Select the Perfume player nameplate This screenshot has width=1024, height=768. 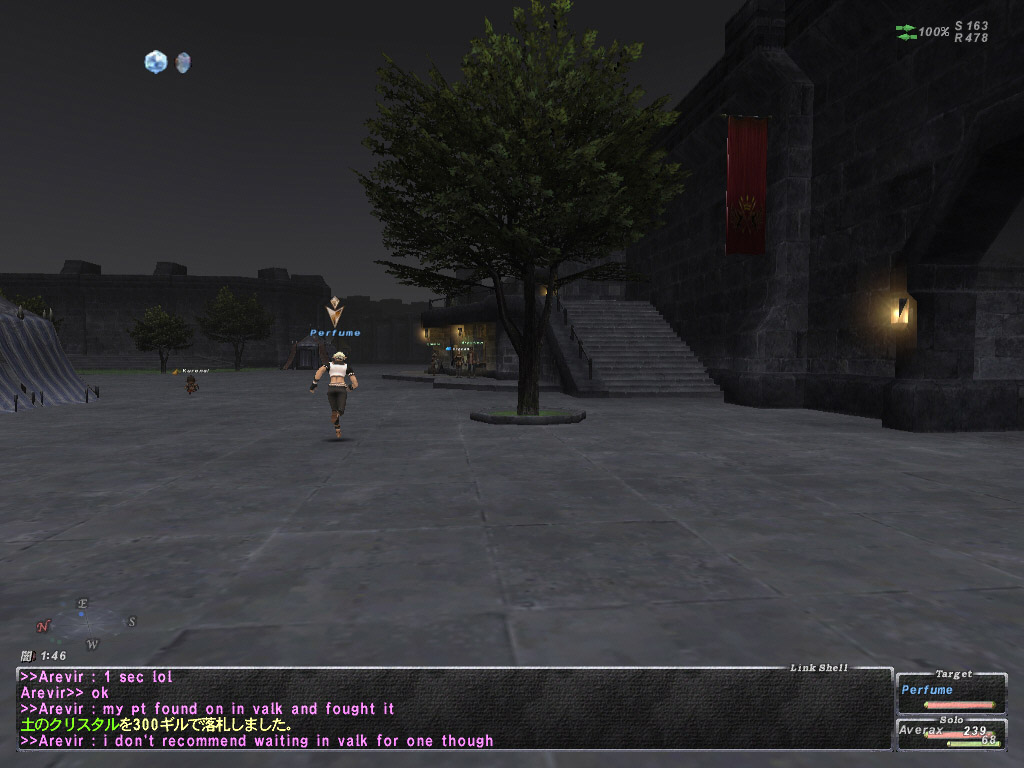pos(335,333)
